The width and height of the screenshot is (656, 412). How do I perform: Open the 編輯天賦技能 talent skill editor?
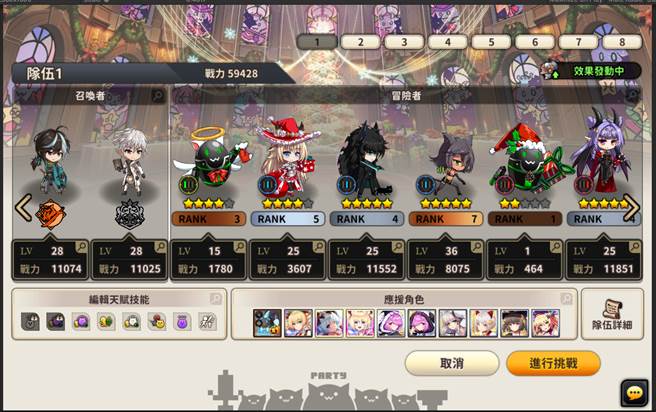(118, 299)
